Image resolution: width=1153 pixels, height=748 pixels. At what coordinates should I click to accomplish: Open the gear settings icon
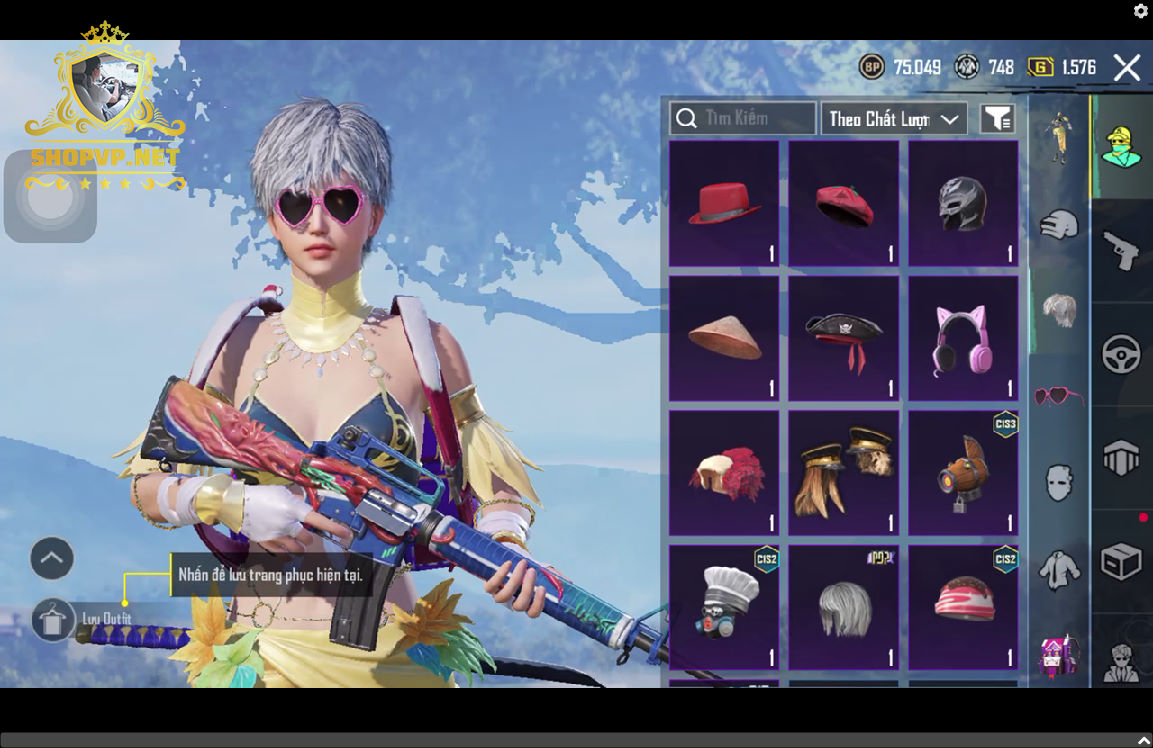pyautogui.click(x=1140, y=11)
